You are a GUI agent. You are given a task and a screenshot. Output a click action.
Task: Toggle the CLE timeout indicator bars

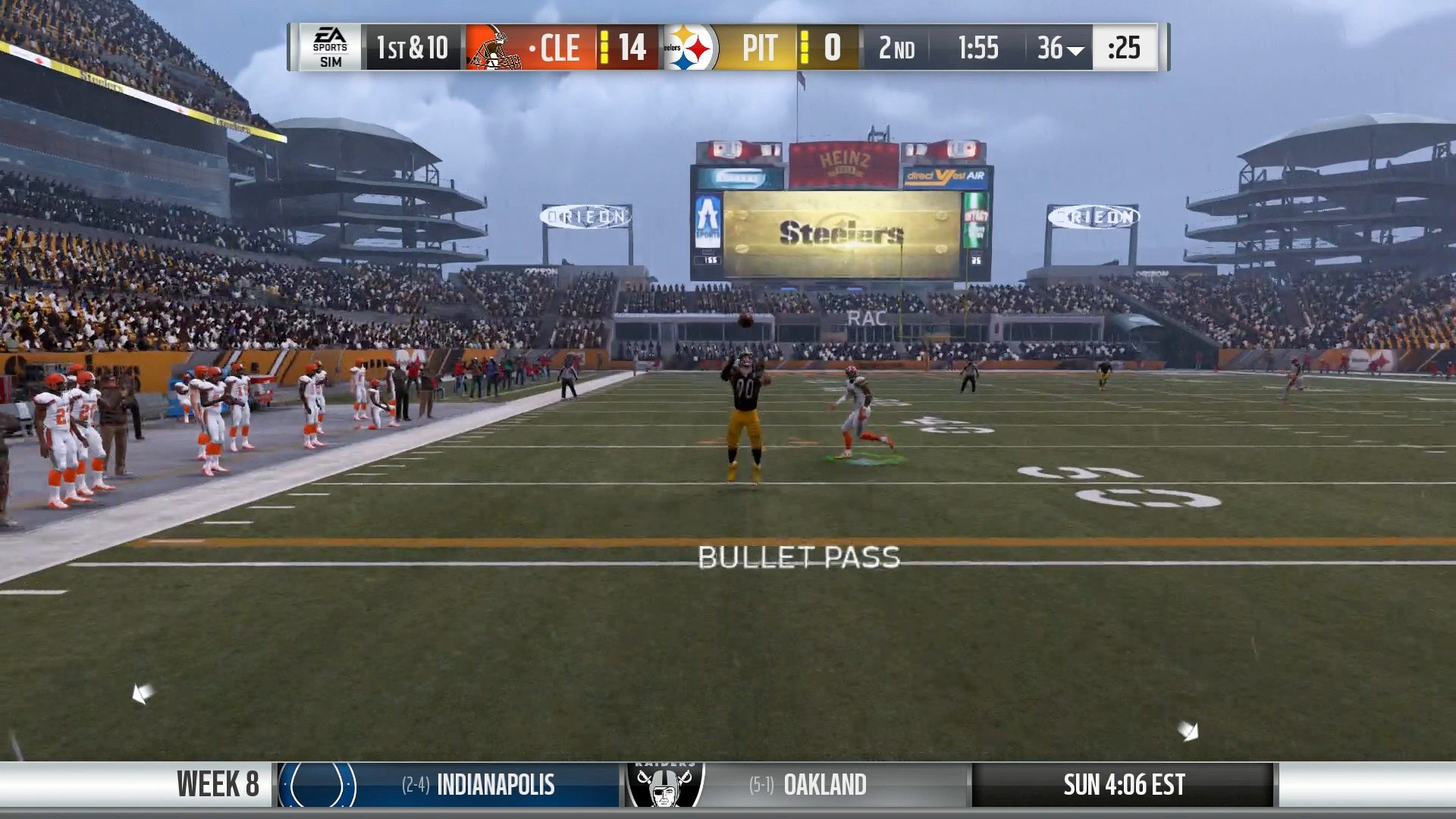[x=603, y=47]
